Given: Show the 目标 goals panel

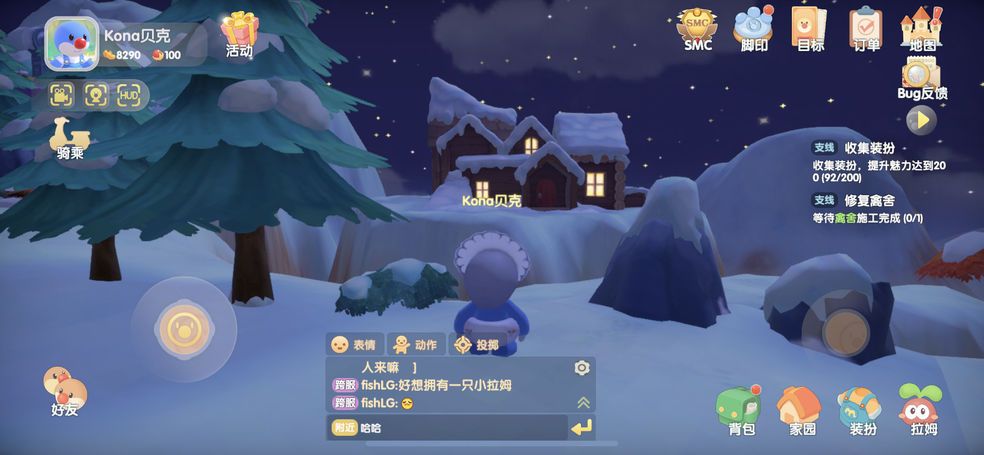Looking at the screenshot, I should pyautogui.click(x=809, y=29).
